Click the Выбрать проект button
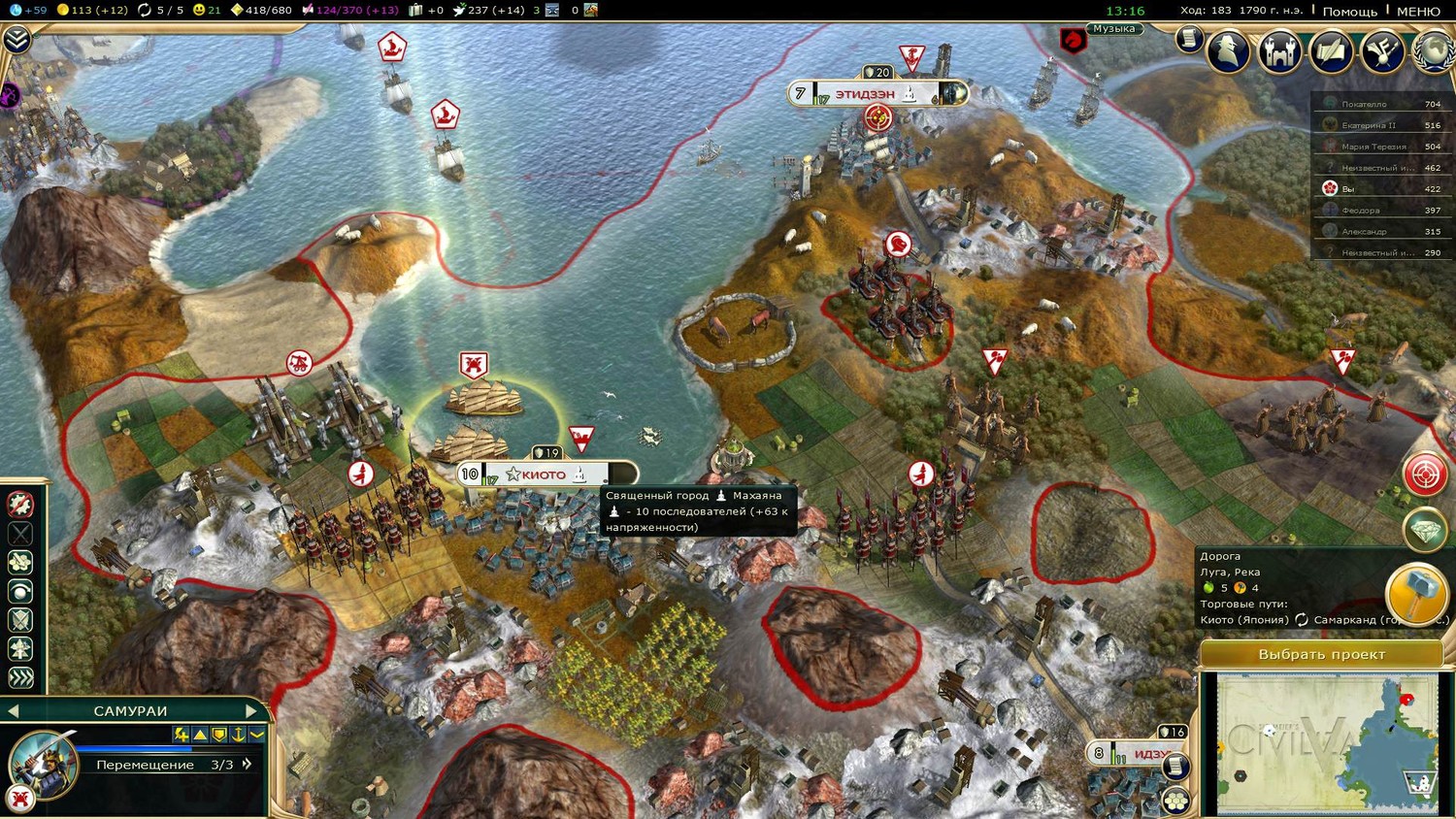 [x=1321, y=654]
